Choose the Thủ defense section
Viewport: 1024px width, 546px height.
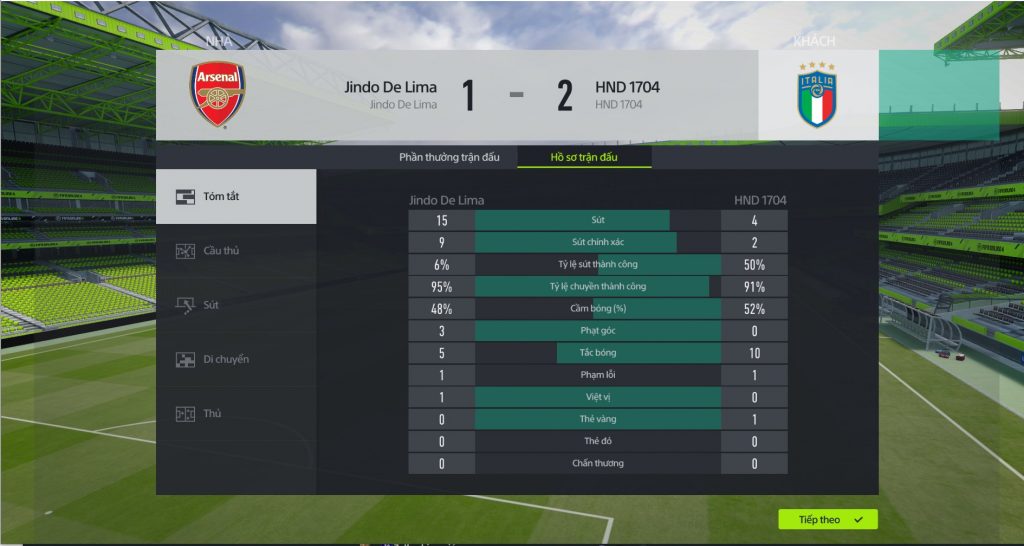pyautogui.click(x=236, y=413)
